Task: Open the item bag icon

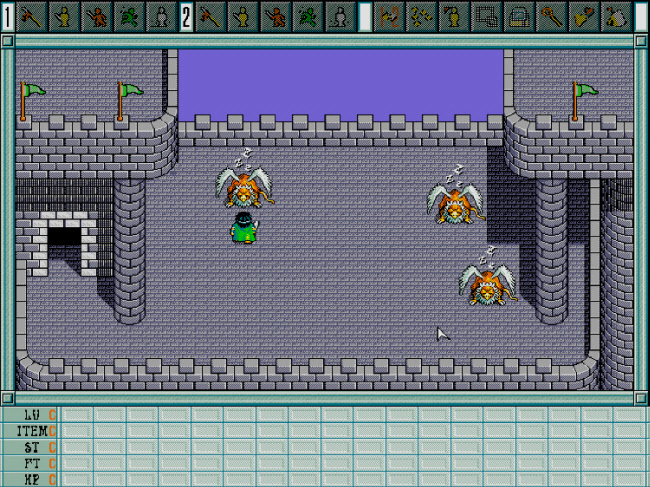Action: coord(616,16)
